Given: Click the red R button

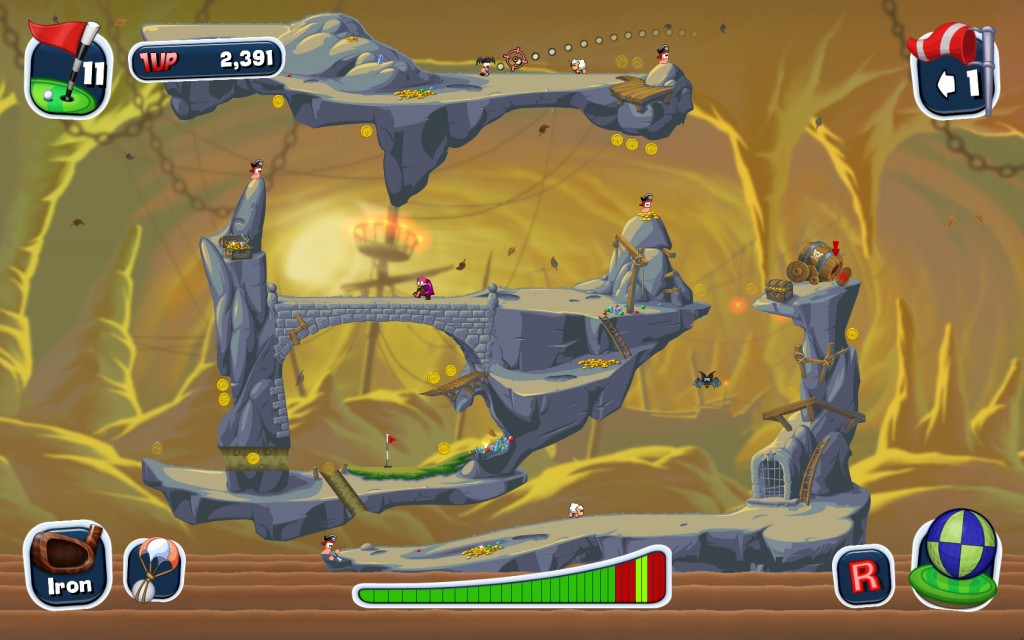Looking at the screenshot, I should pyautogui.click(x=863, y=575).
